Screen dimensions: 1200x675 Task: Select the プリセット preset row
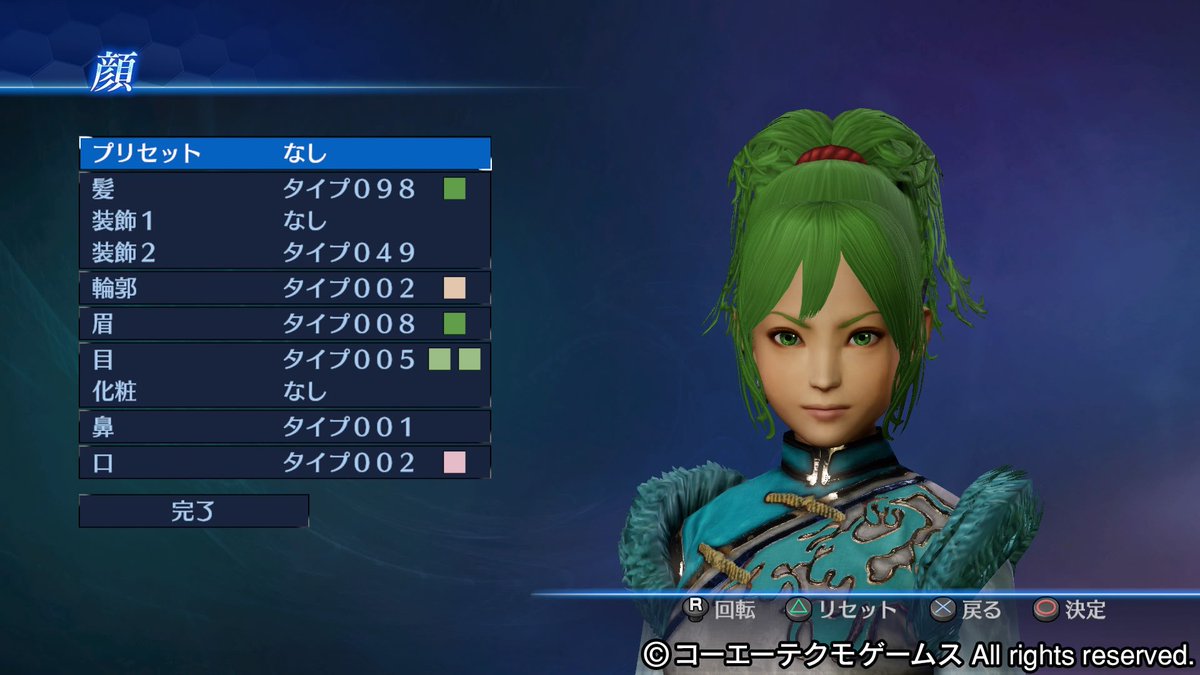pos(285,153)
